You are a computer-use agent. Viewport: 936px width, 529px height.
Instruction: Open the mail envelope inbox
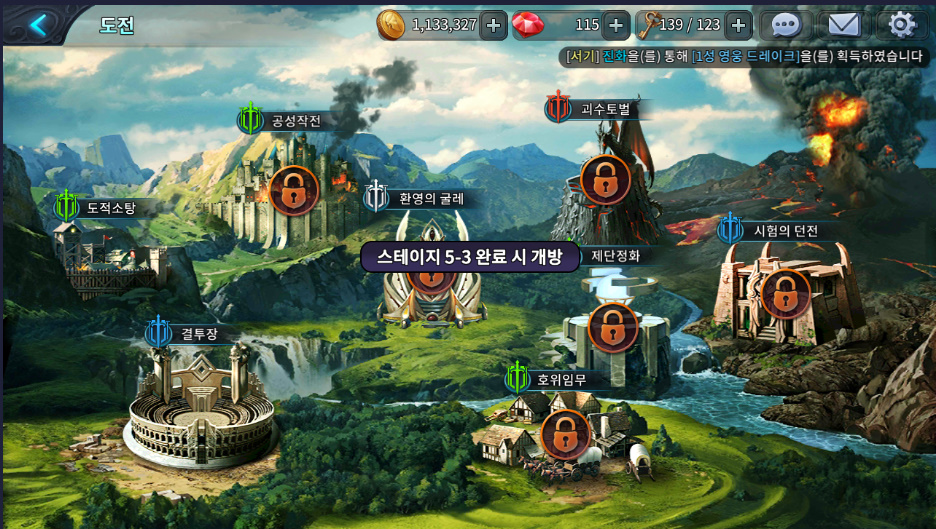[844, 25]
